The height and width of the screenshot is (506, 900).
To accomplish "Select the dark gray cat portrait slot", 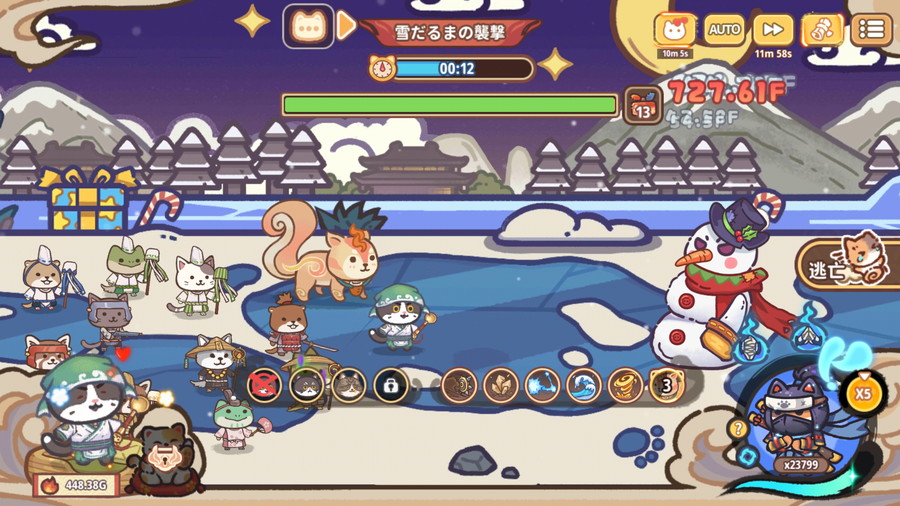I will tap(306, 385).
